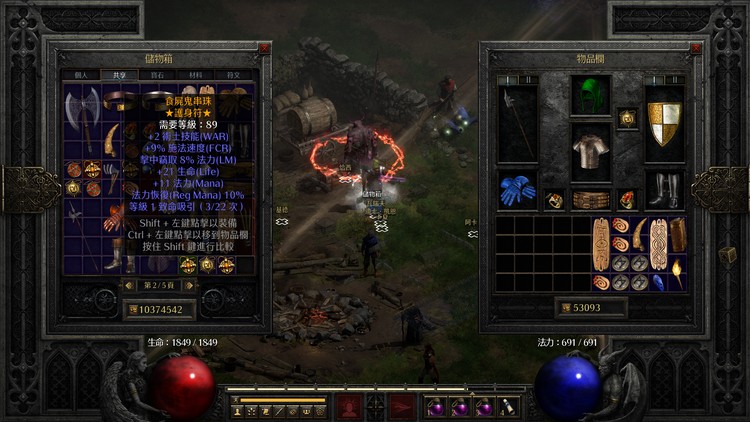Select the 符文 stash tab
Screen dimensions: 750x422
pyautogui.click(x=232, y=74)
